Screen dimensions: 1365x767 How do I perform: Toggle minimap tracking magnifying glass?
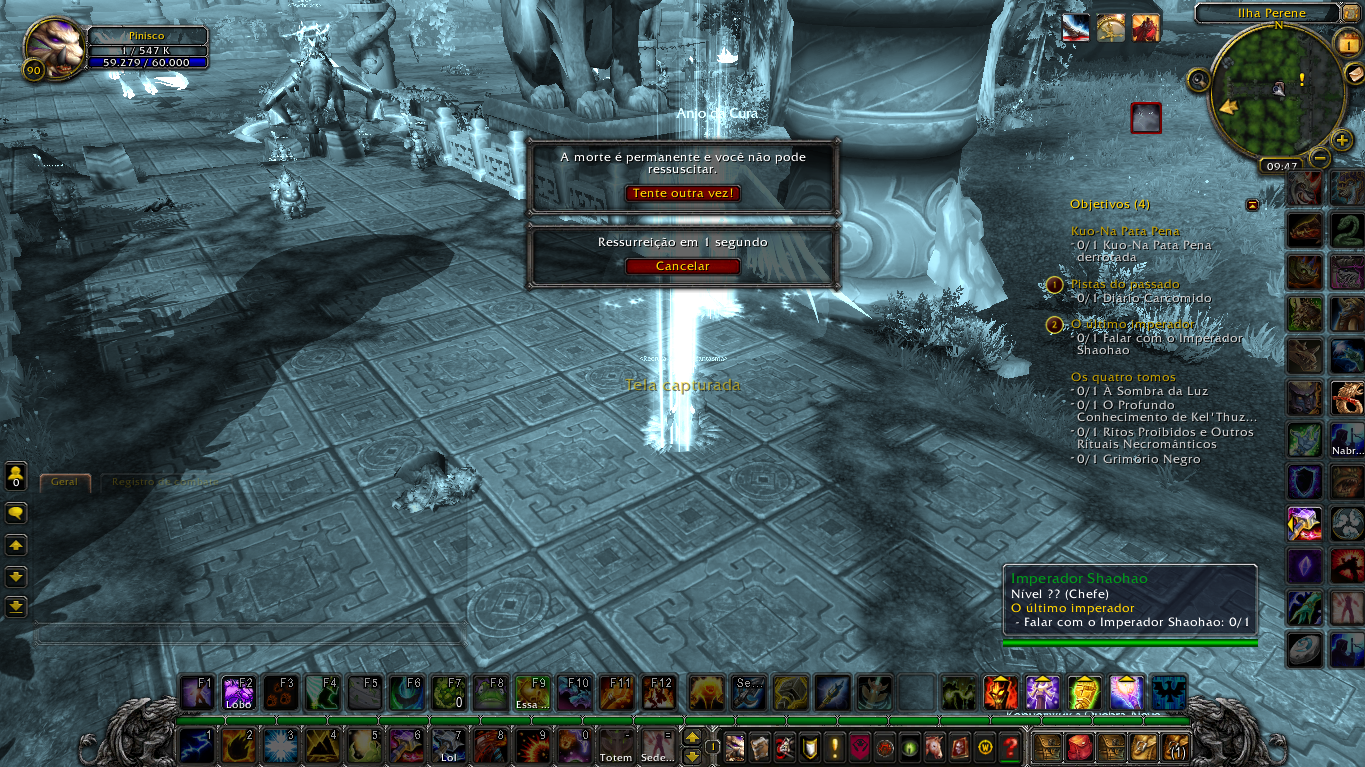click(x=1198, y=79)
